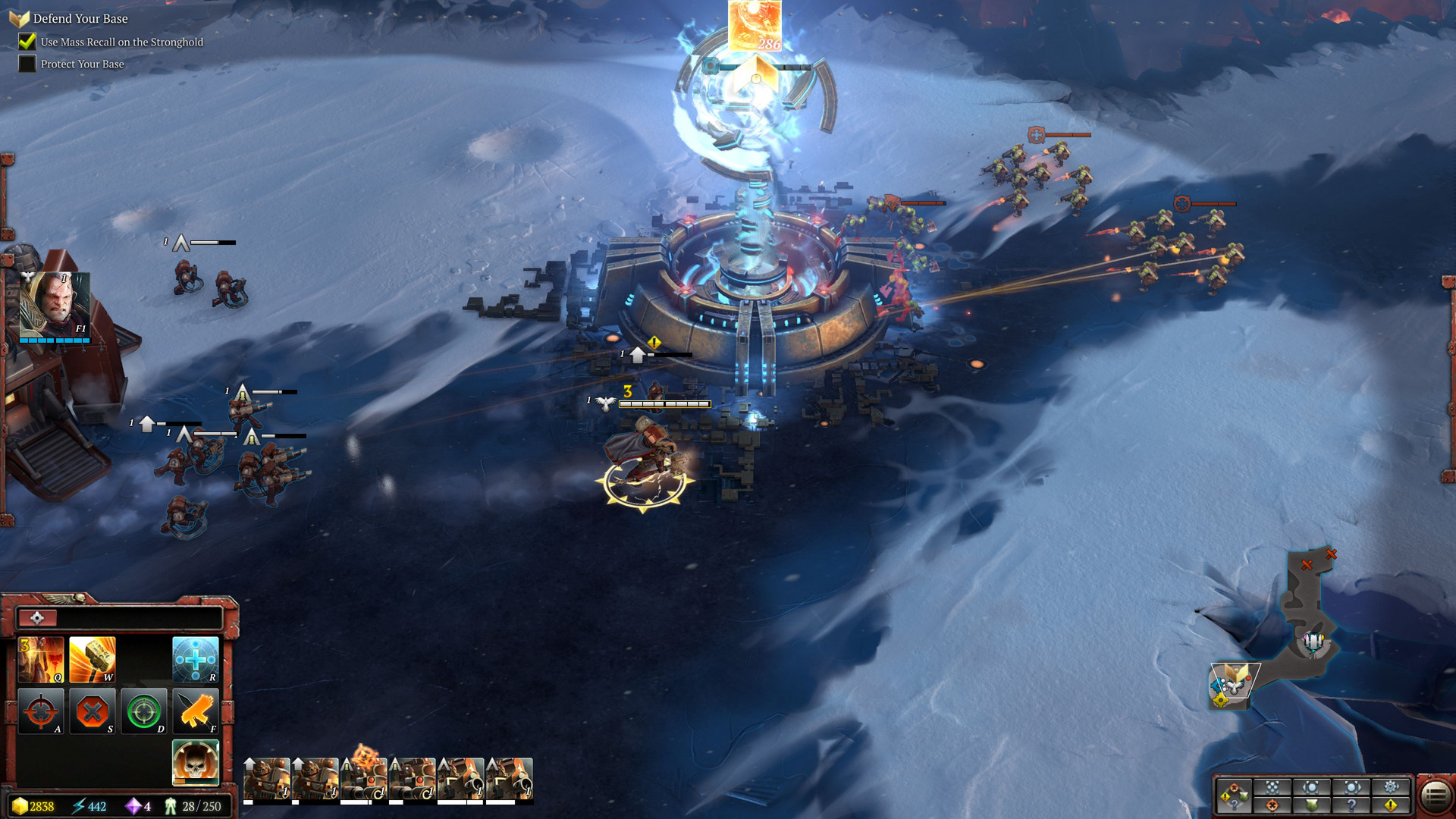Activate the blue cross R ability
The image size is (1456, 819).
click(195, 659)
